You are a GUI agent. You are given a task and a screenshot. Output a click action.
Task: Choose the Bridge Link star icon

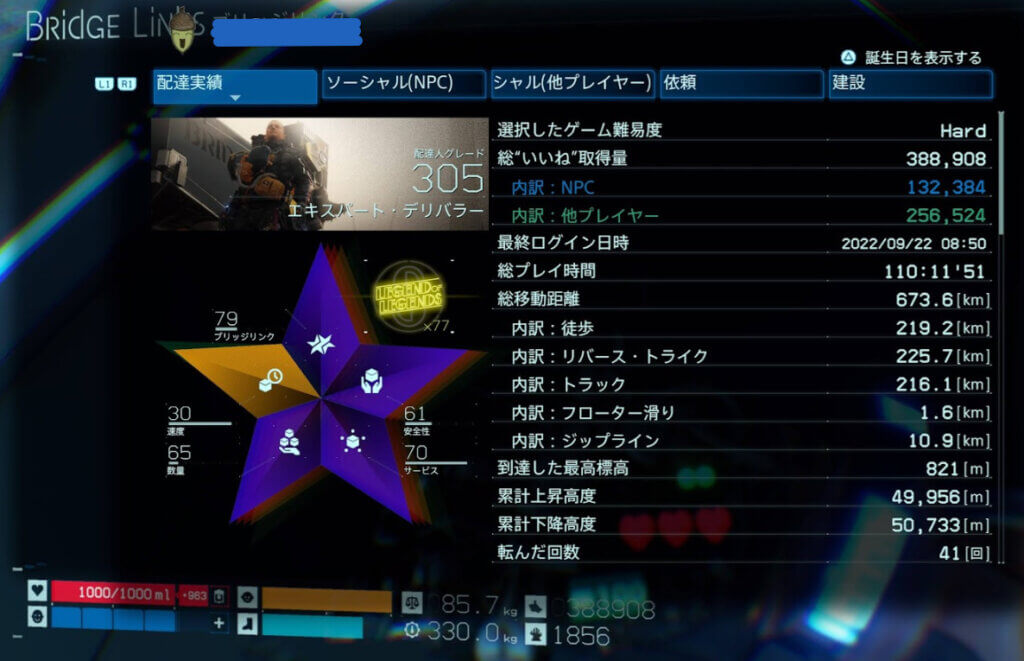pyautogui.click(x=321, y=344)
